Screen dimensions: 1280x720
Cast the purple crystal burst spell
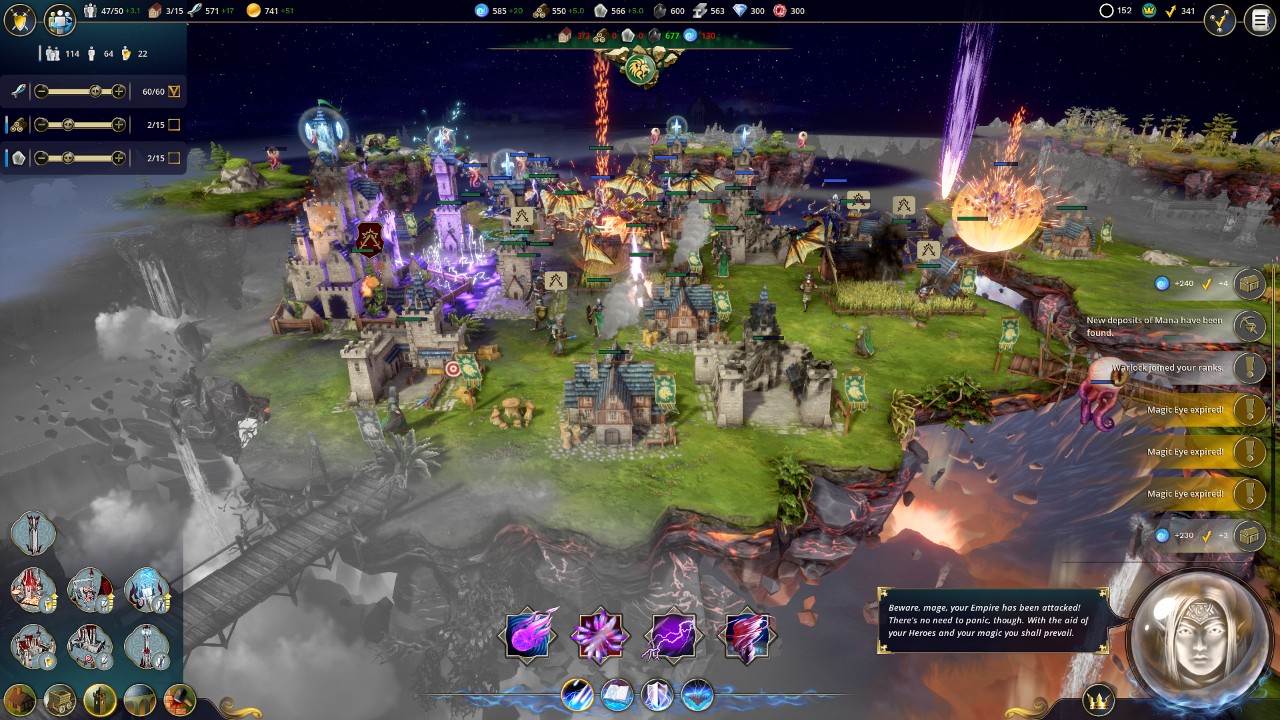[600, 635]
